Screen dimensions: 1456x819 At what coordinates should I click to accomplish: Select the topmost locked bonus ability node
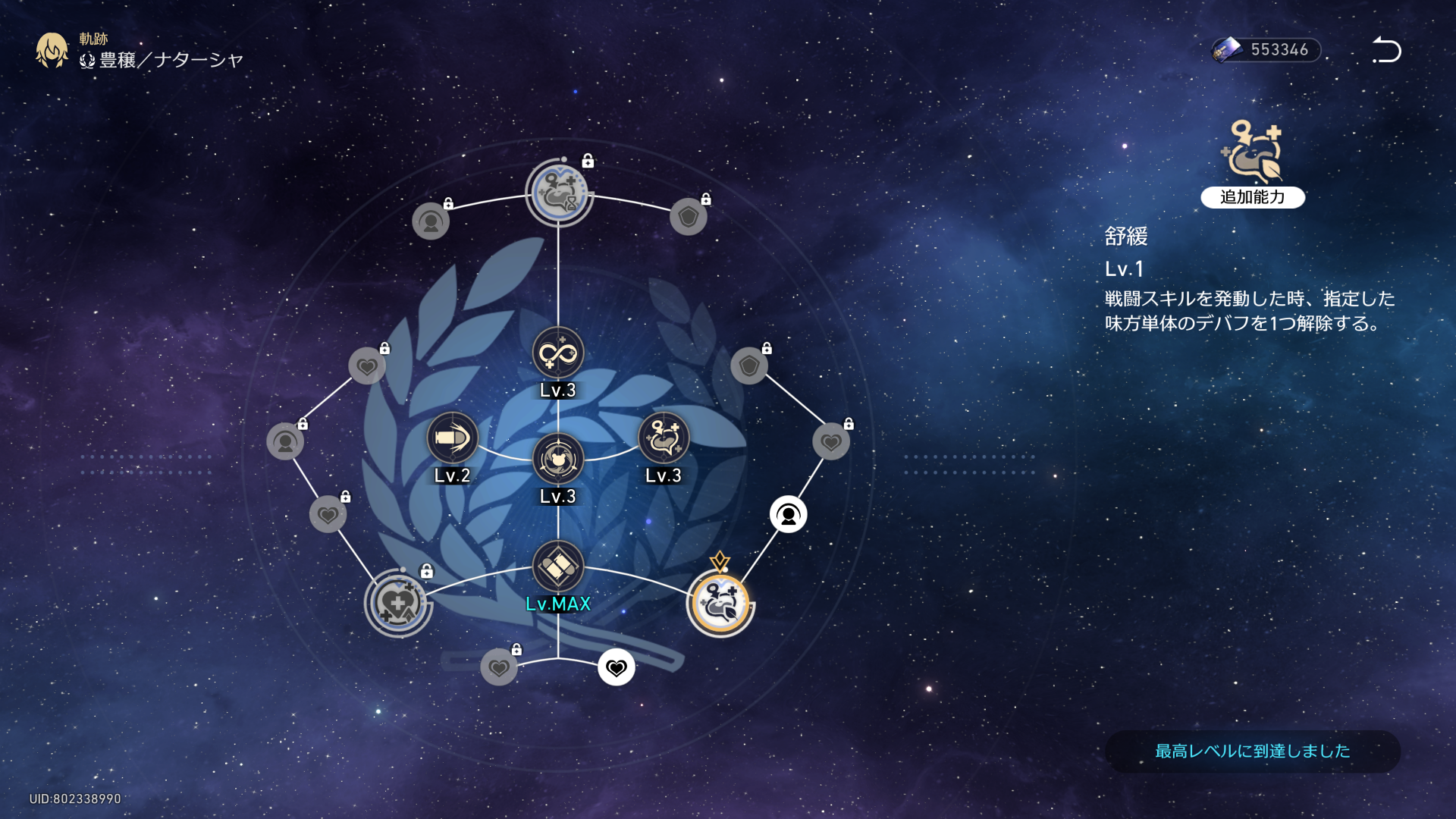pos(559,193)
